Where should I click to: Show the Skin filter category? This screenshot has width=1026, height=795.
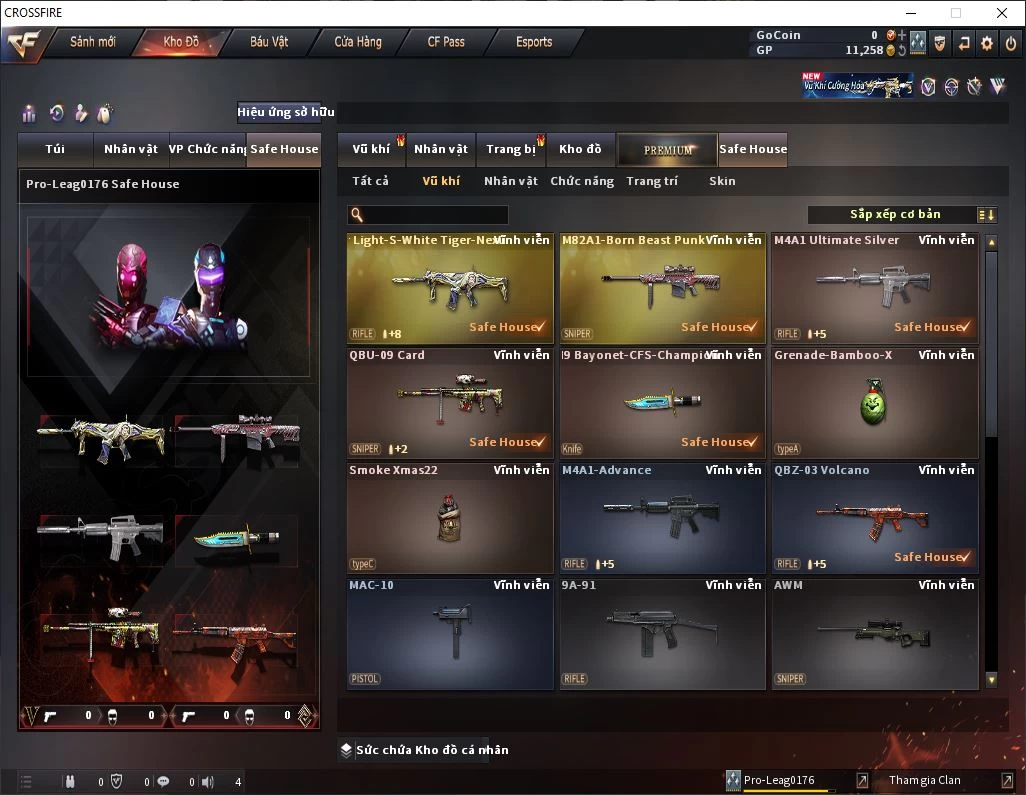click(722, 181)
